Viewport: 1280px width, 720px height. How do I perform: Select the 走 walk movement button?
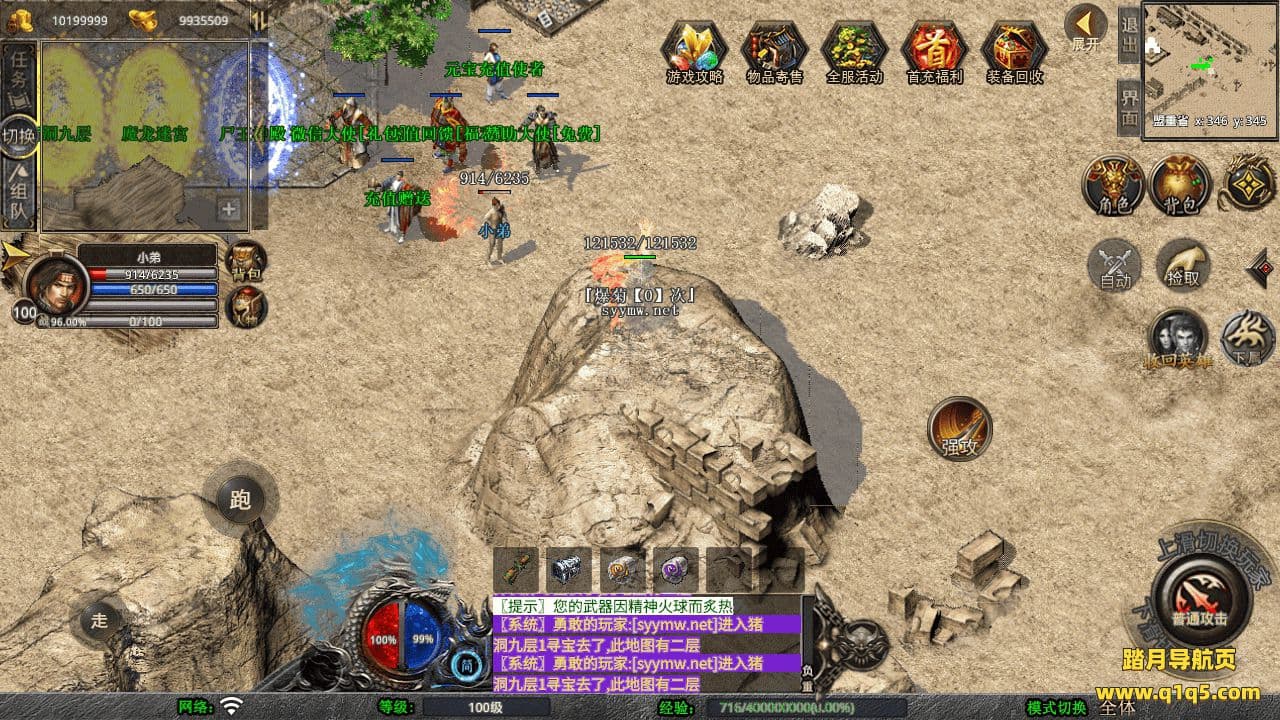100,619
